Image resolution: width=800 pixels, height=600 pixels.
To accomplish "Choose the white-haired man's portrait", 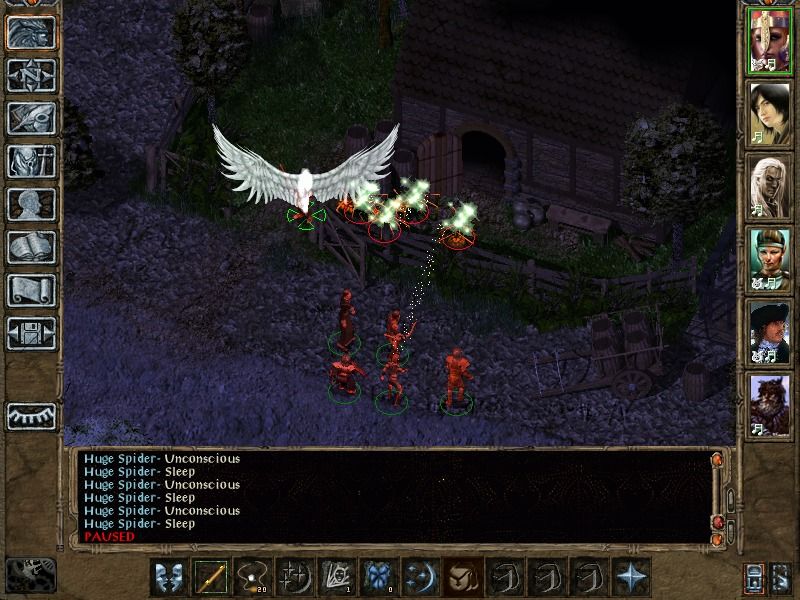I will [x=771, y=186].
